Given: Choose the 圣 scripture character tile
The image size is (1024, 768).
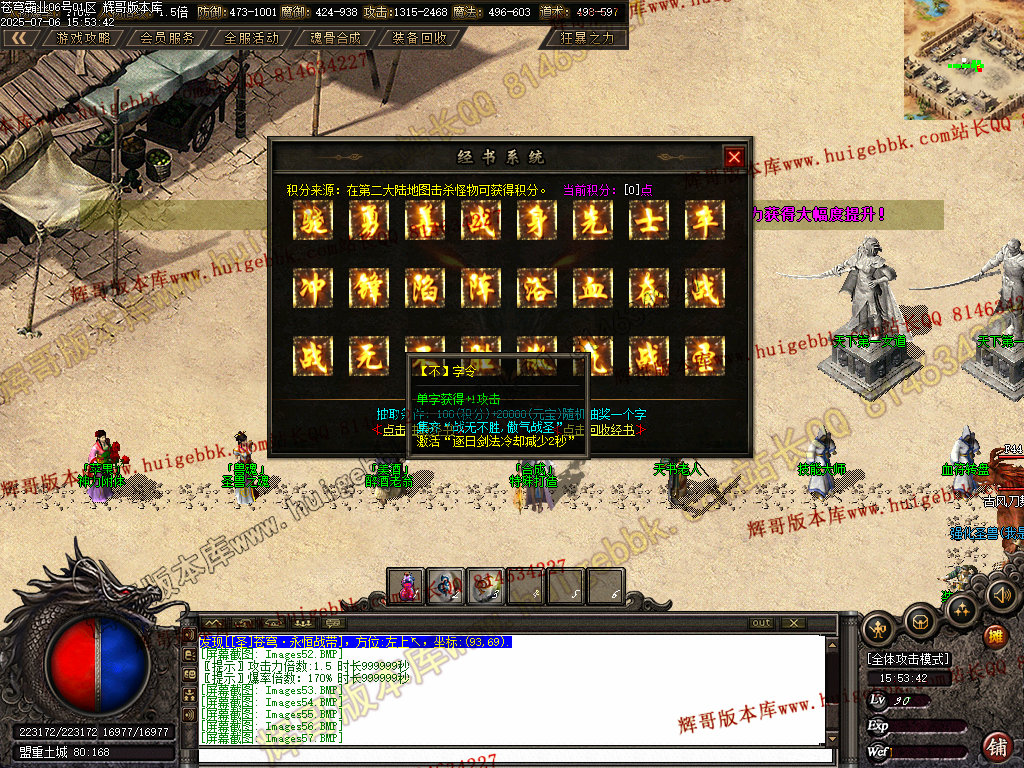Looking at the screenshot, I should tap(705, 355).
